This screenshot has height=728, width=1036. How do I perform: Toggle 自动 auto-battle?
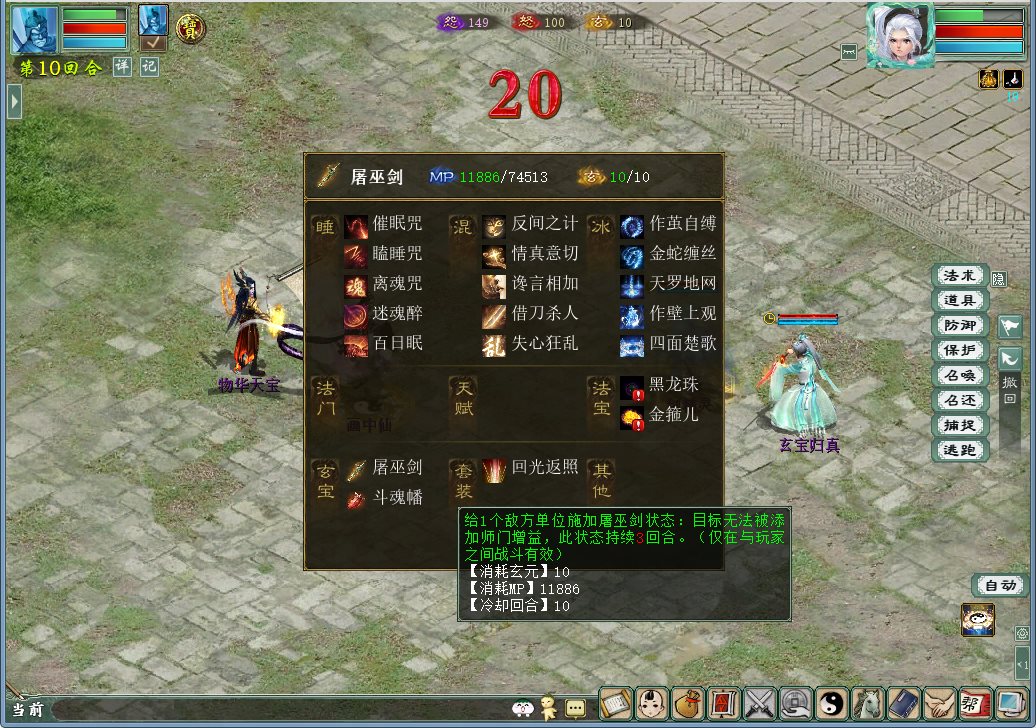tap(998, 586)
